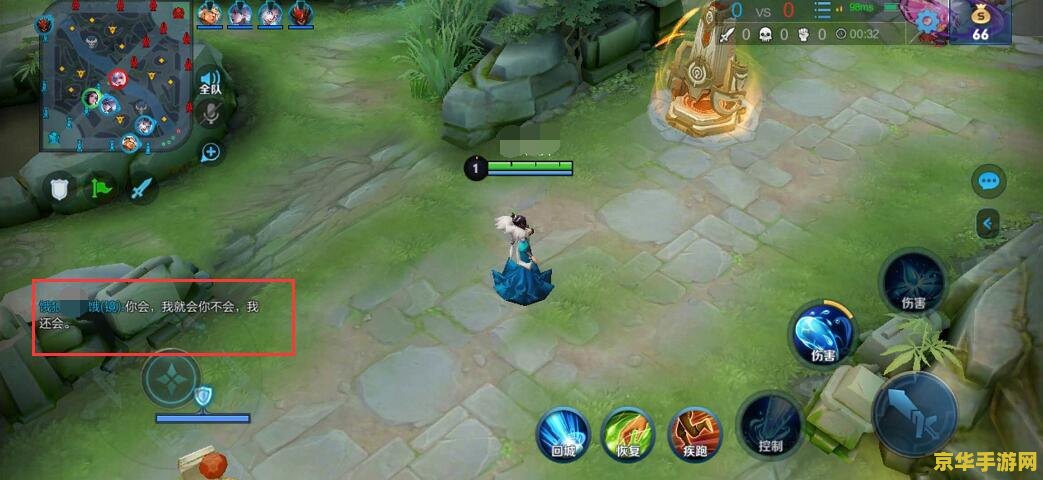Toggle the muted microphone icon

210,115
